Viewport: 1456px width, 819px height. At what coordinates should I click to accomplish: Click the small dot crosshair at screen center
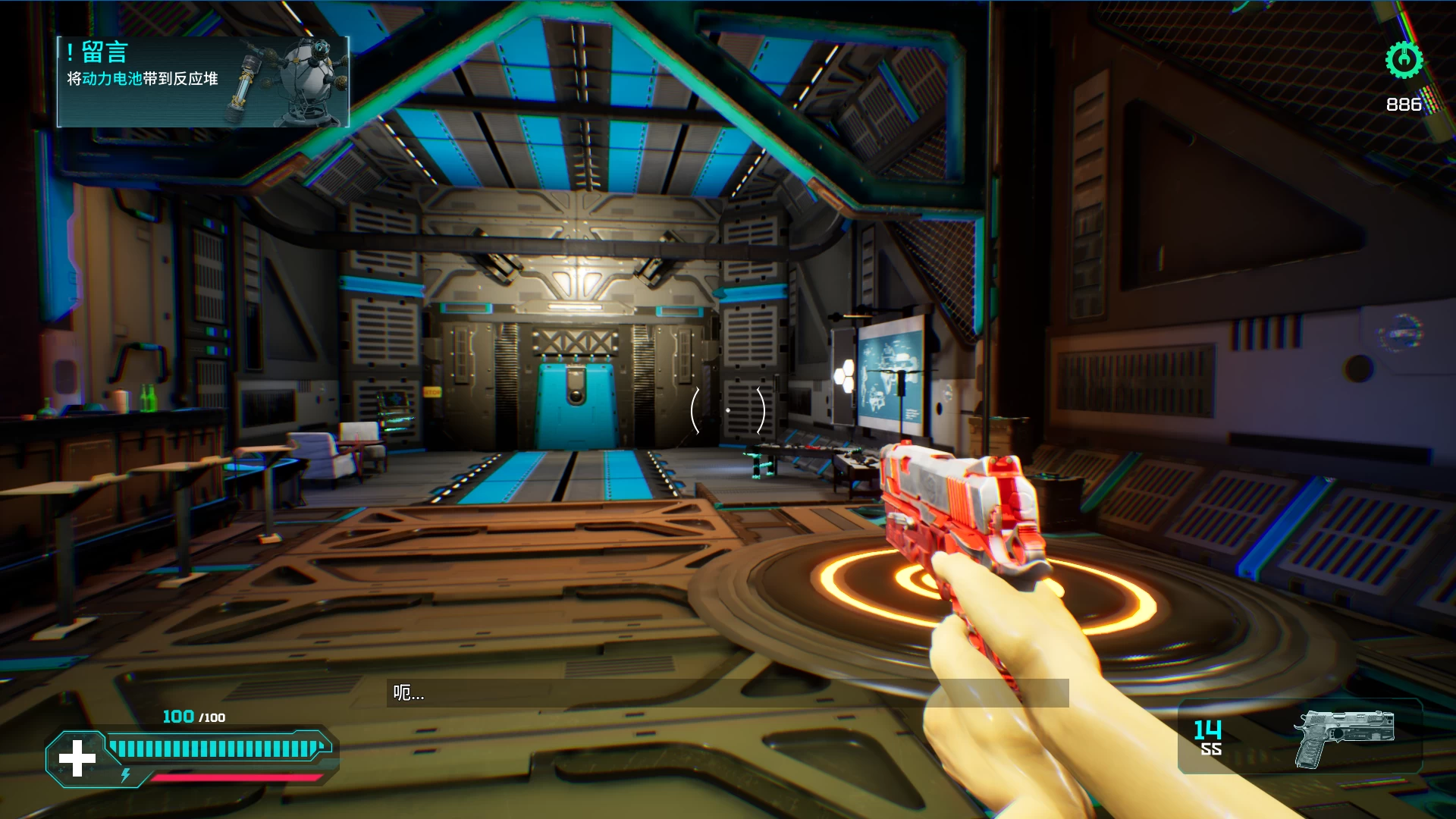728,409
